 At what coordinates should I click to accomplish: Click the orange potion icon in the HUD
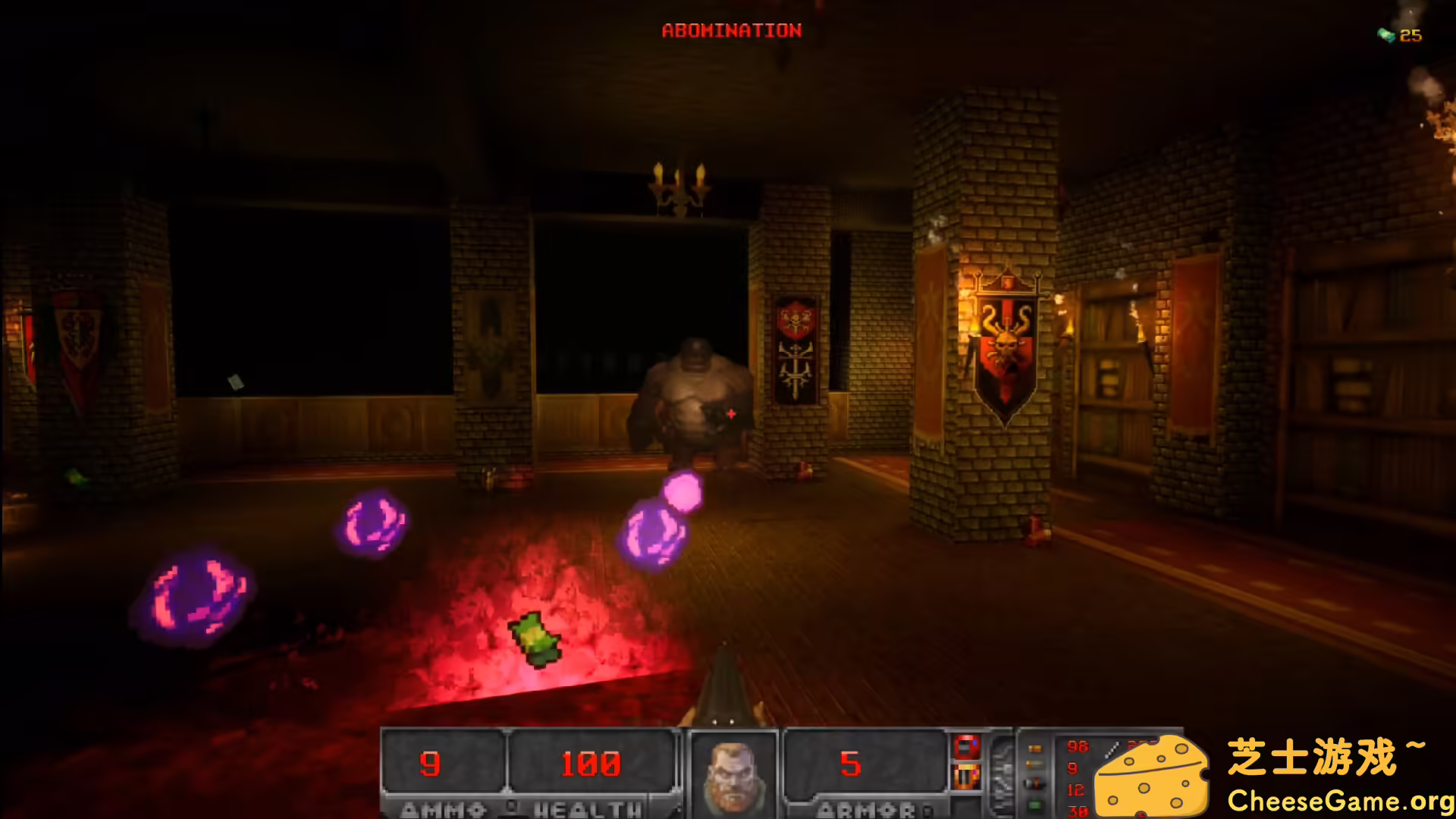pyautogui.click(x=967, y=776)
